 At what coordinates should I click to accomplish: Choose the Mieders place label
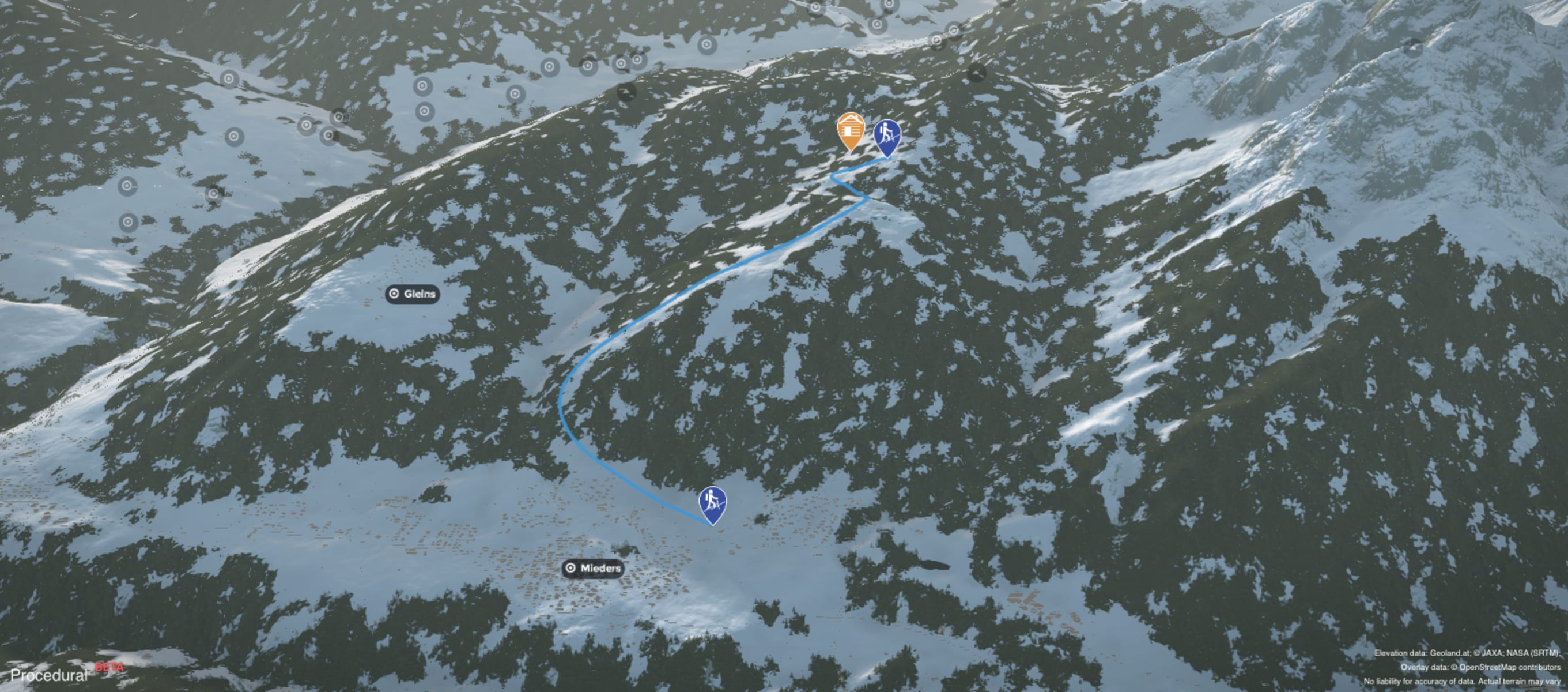[594, 569]
